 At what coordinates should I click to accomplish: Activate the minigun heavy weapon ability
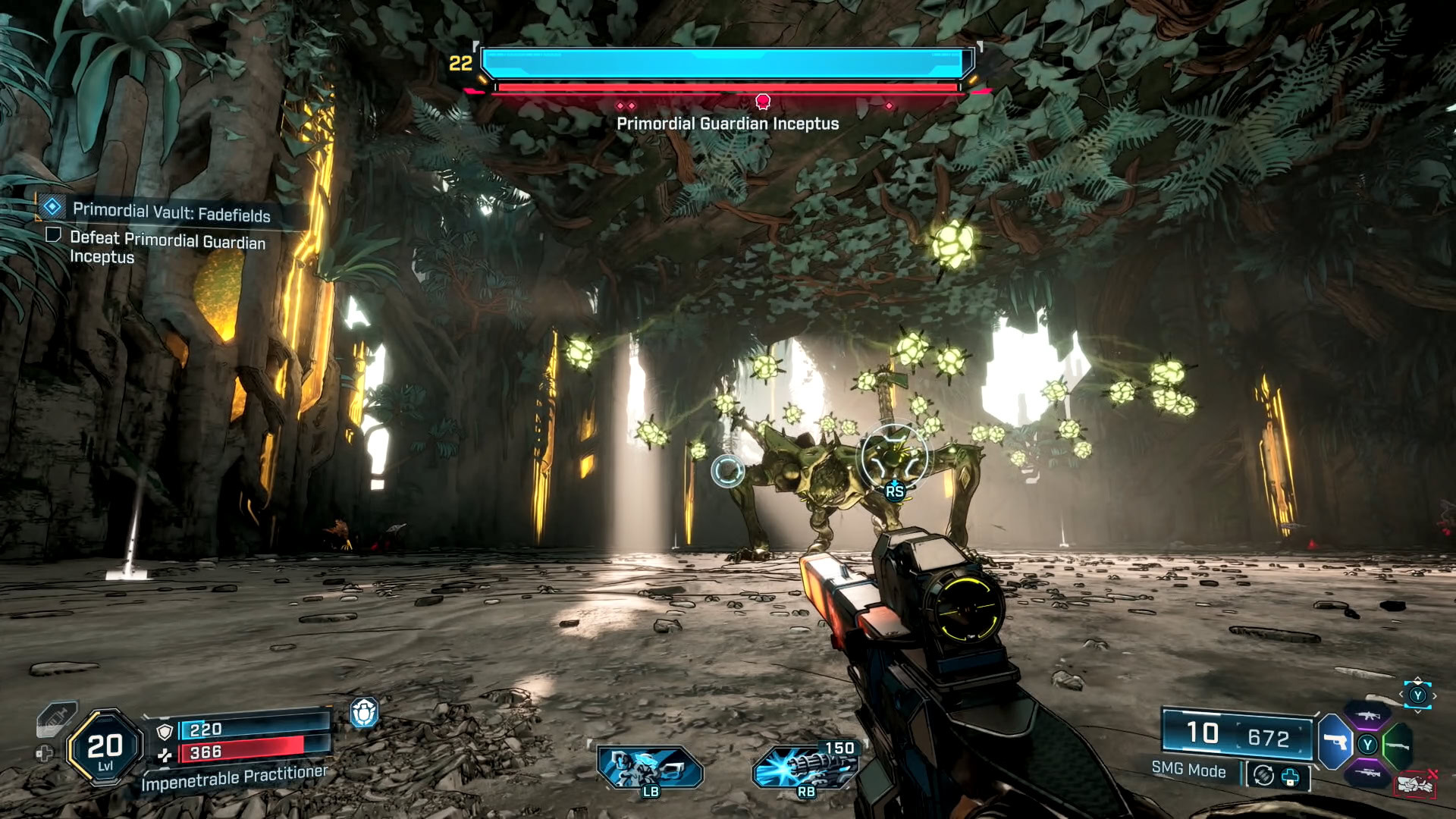[806, 767]
